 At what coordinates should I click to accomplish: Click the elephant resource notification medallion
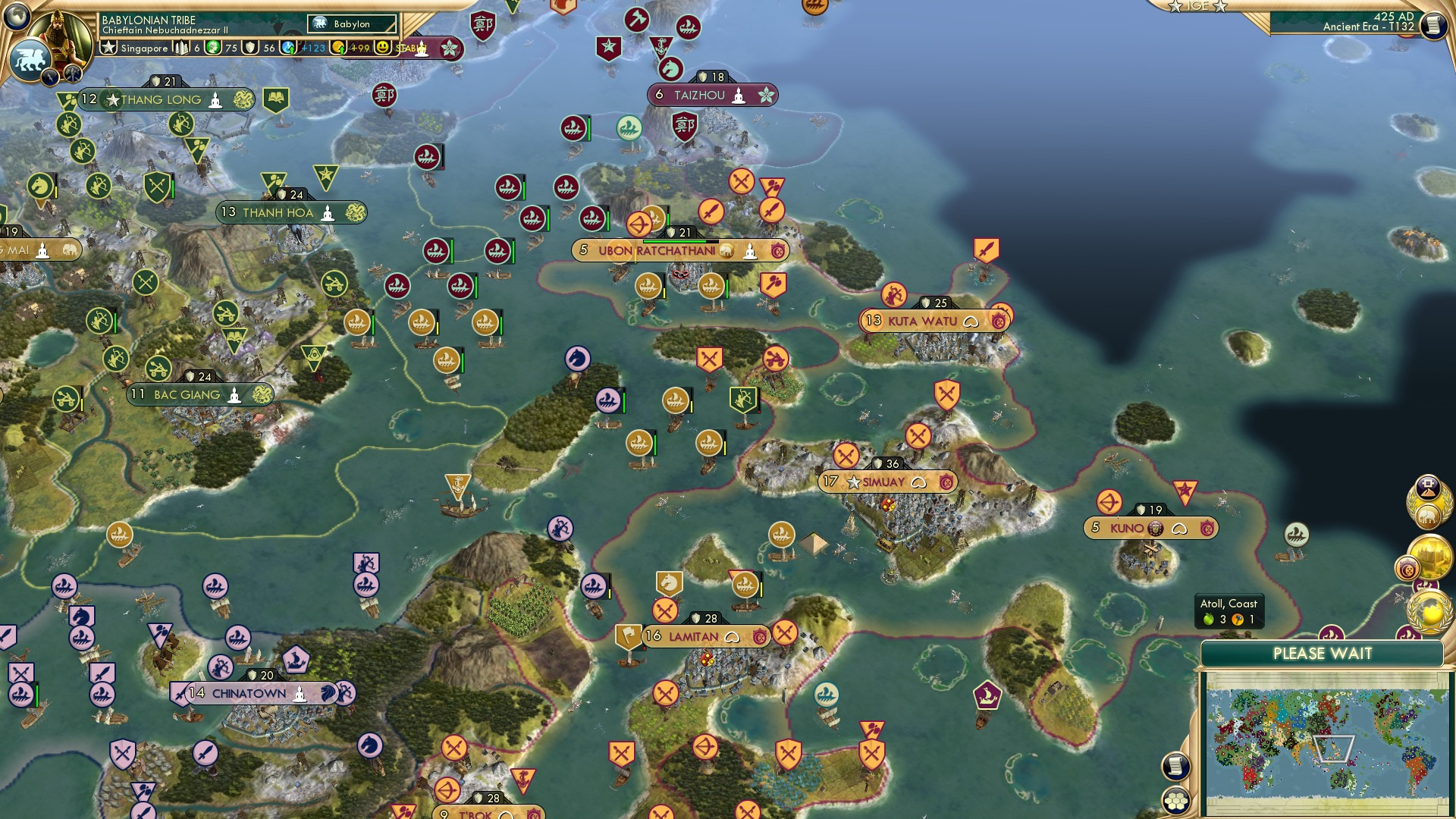(x=1429, y=517)
